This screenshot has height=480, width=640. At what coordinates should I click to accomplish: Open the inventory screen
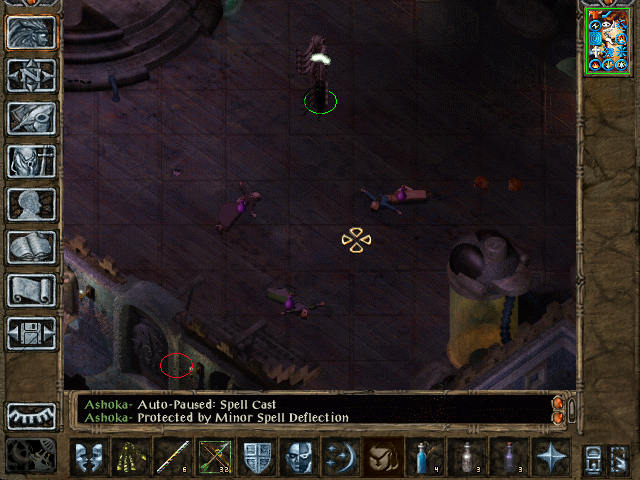(x=31, y=161)
